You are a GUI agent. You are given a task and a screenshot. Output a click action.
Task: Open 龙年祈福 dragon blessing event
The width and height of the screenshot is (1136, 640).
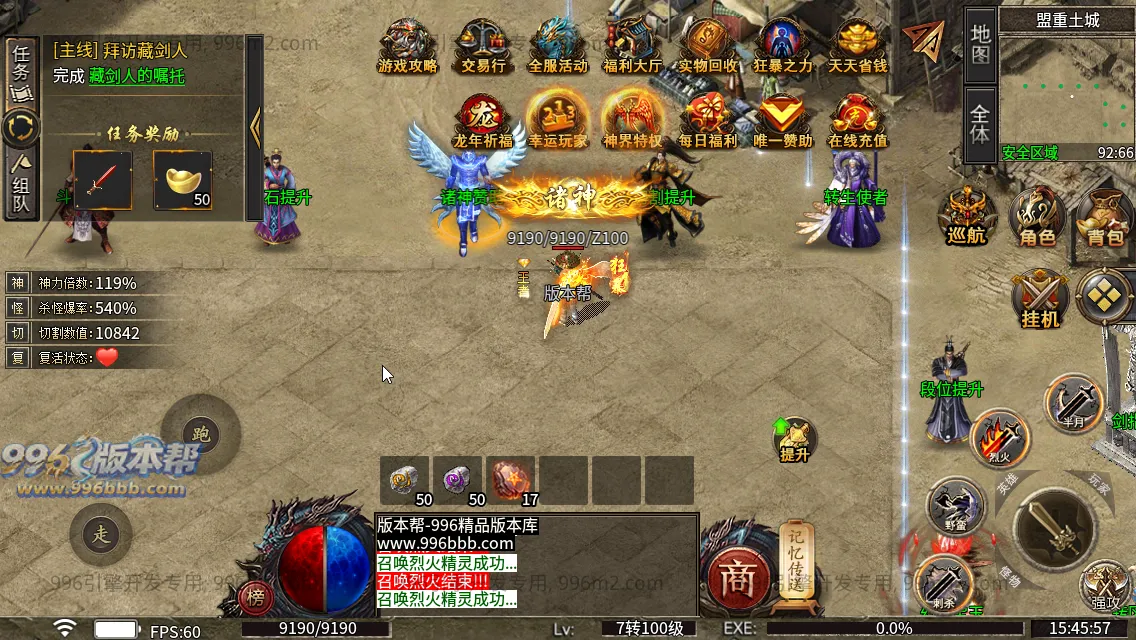click(482, 120)
